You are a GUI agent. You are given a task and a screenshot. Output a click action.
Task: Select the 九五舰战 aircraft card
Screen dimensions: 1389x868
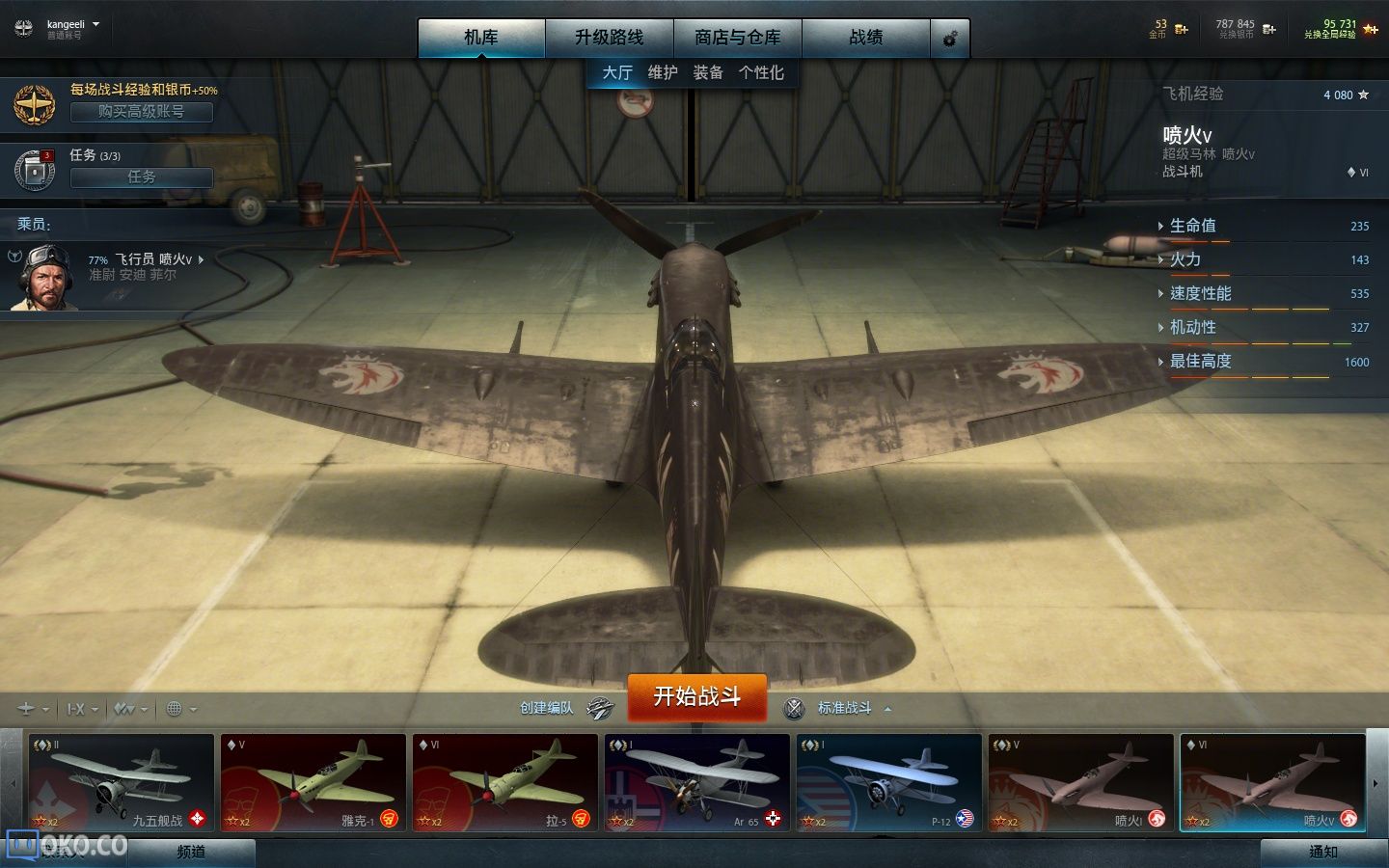(120, 782)
